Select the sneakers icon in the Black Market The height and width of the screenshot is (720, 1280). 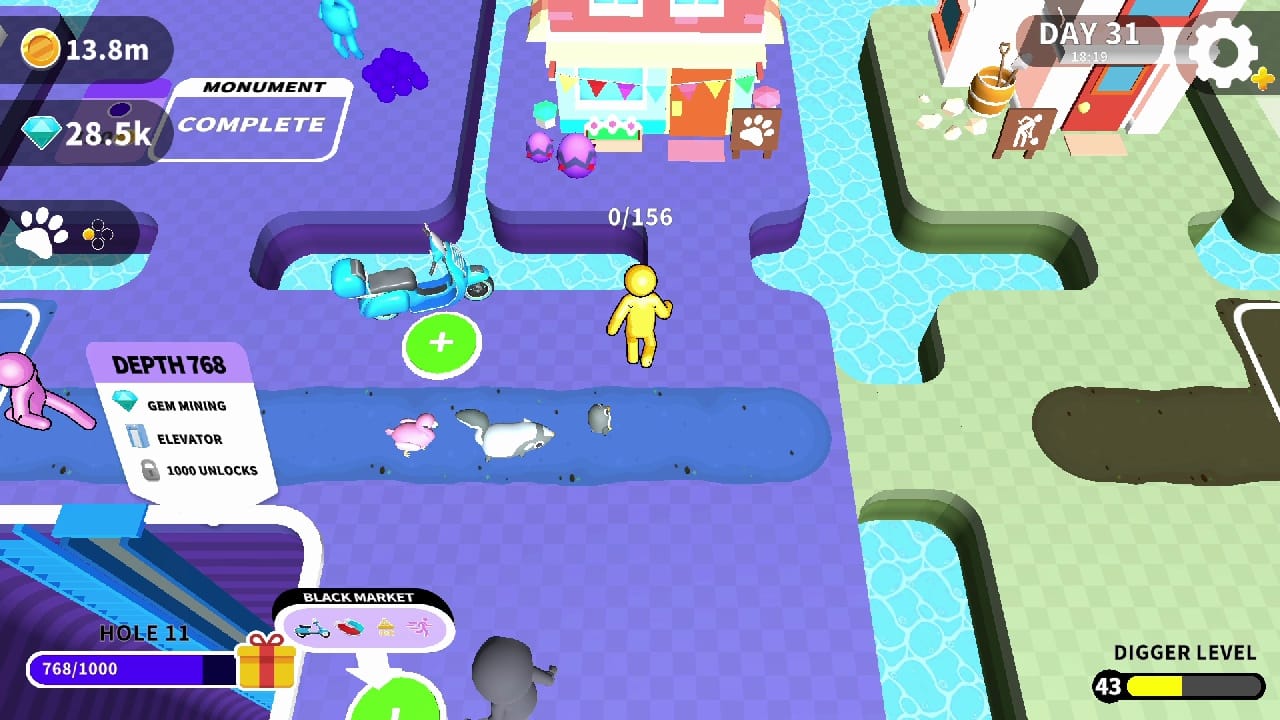[349, 627]
